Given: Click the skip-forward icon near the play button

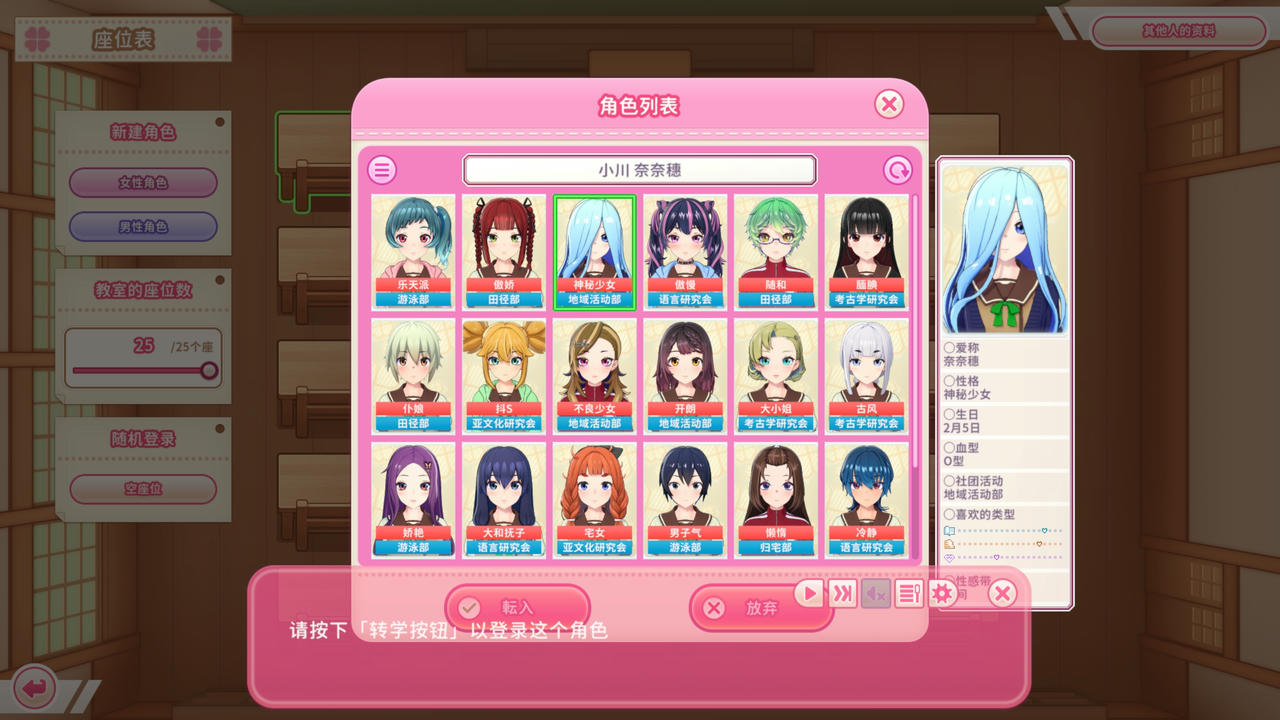Looking at the screenshot, I should (x=841, y=593).
